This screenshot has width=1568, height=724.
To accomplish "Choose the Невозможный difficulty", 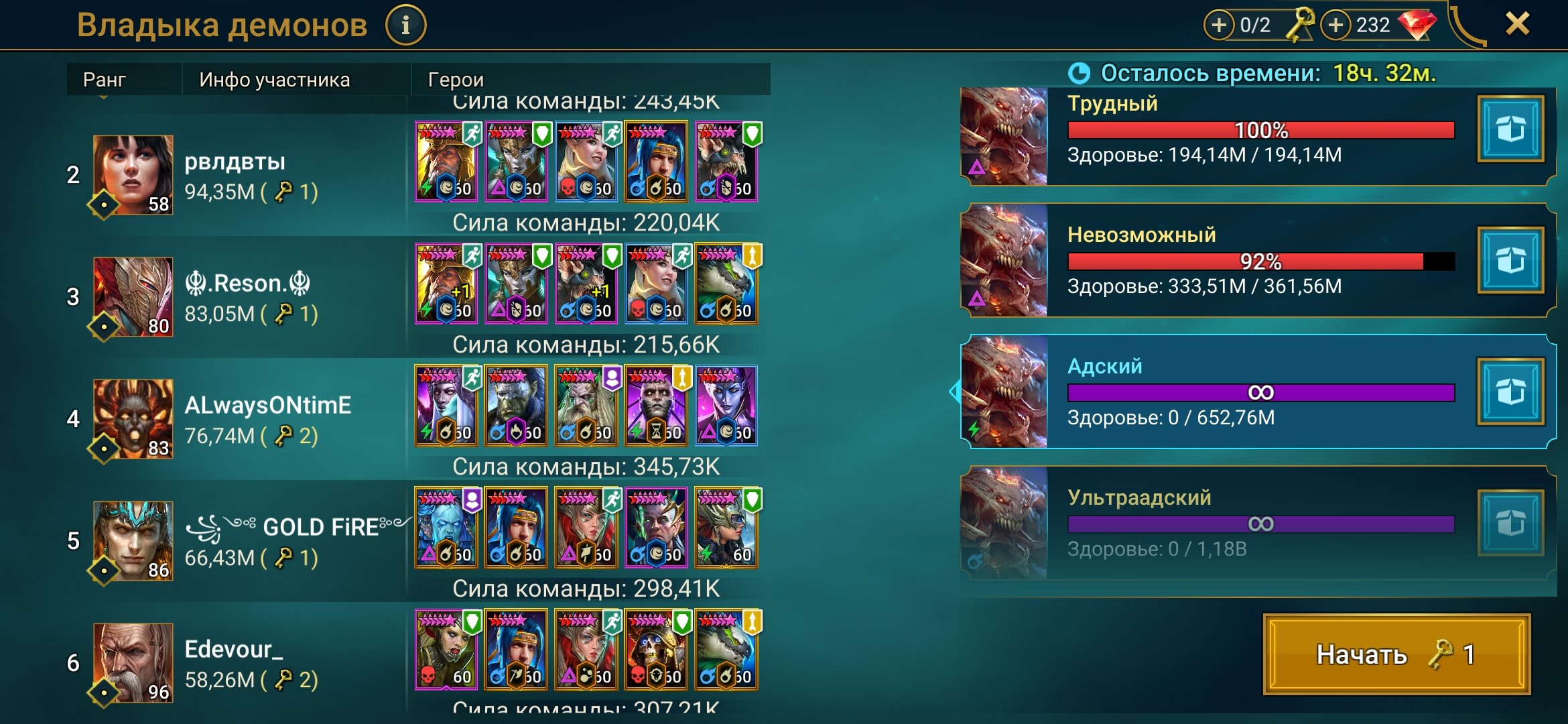I will click(1260, 260).
